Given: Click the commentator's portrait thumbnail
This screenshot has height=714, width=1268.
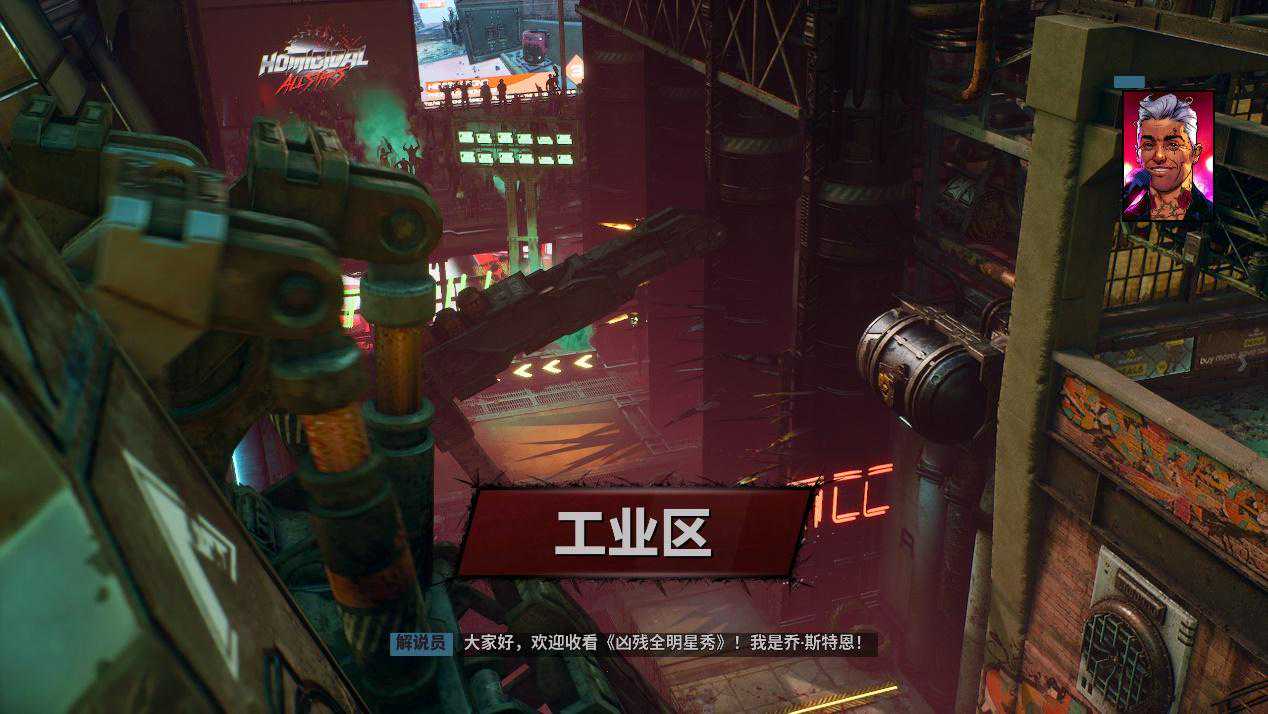Looking at the screenshot, I should click(x=1167, y=155).
